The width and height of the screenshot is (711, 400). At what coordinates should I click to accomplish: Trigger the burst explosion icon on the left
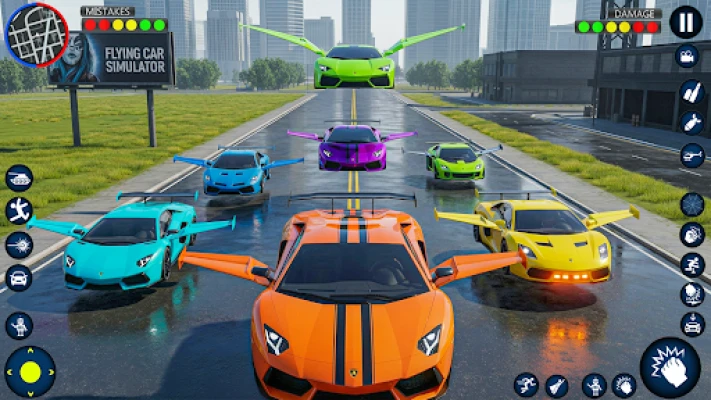pyautogui.click(x=19, y=244)
